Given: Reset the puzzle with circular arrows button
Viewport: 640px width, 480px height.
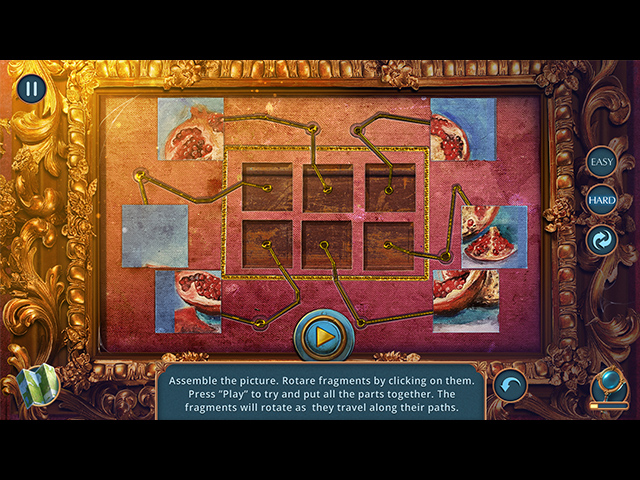Looking at the screenshot, I should (x=601, y=241).
